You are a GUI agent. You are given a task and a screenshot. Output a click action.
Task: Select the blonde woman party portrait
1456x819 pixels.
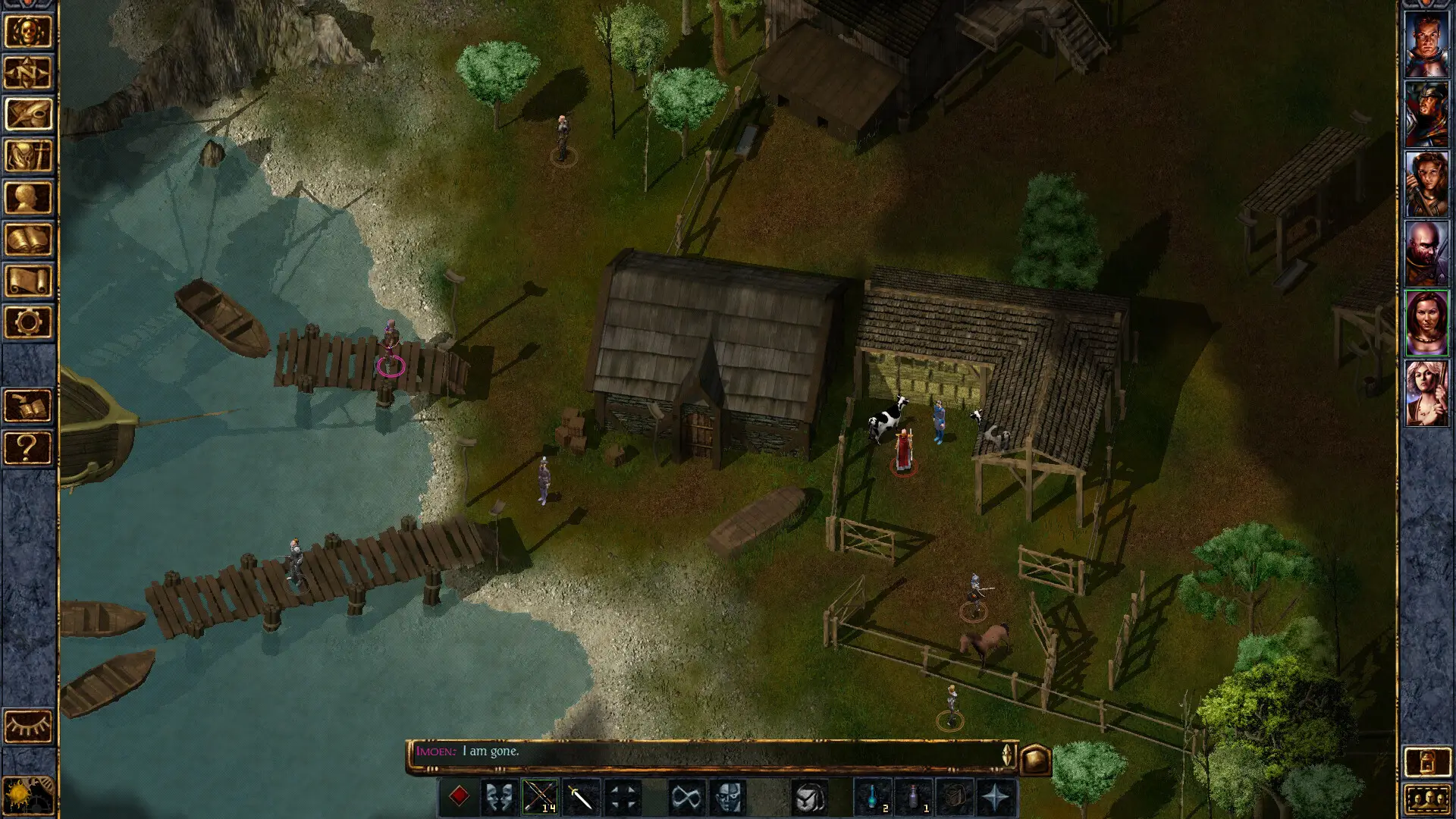[1426, 393]
